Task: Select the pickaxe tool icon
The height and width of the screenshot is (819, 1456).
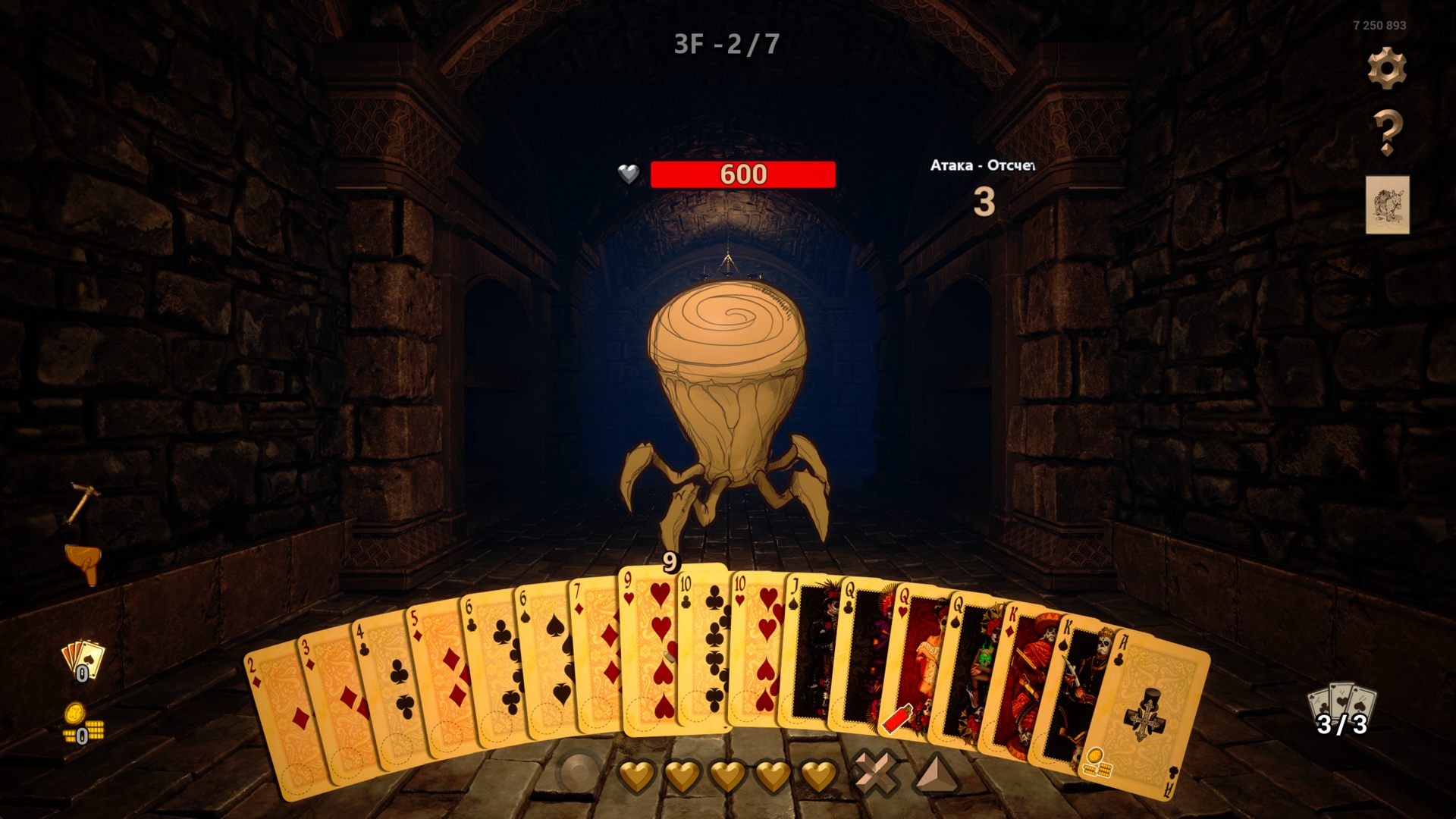Action: 82,504
